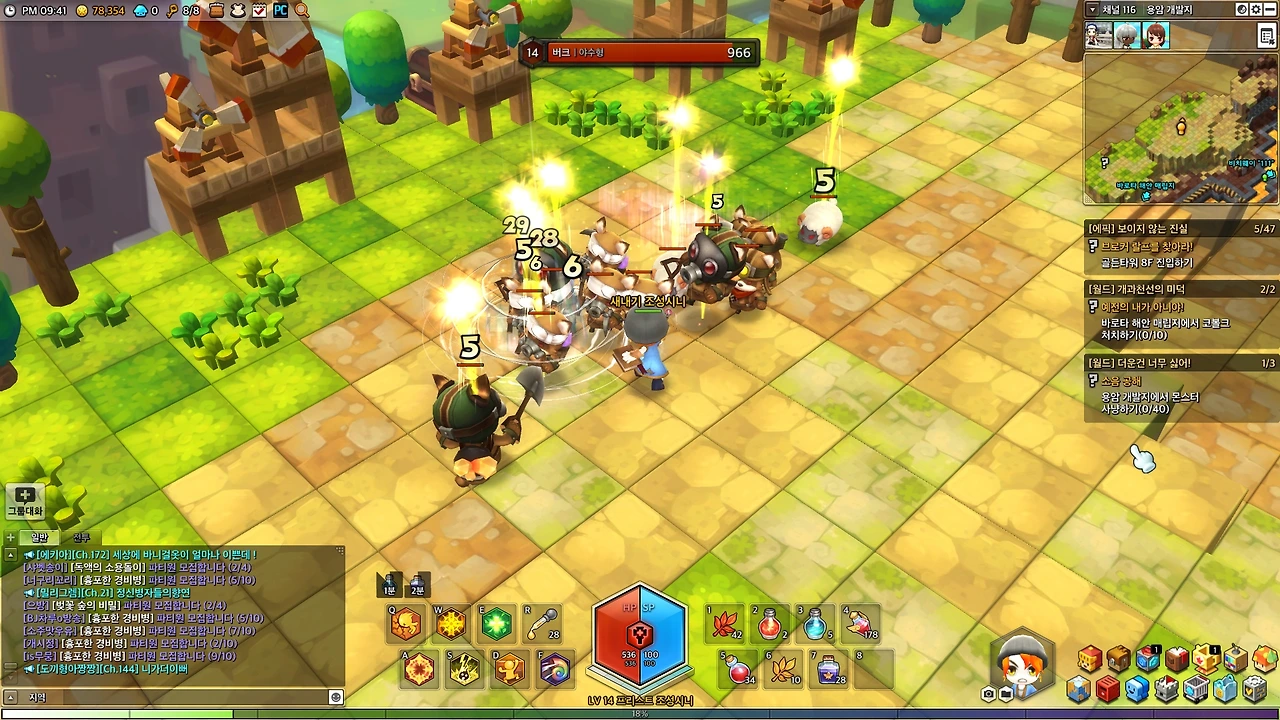This screenshot has width=1280, height=720.
Task: Use the microphone item in slot R
Action: (x=541, y=624)
